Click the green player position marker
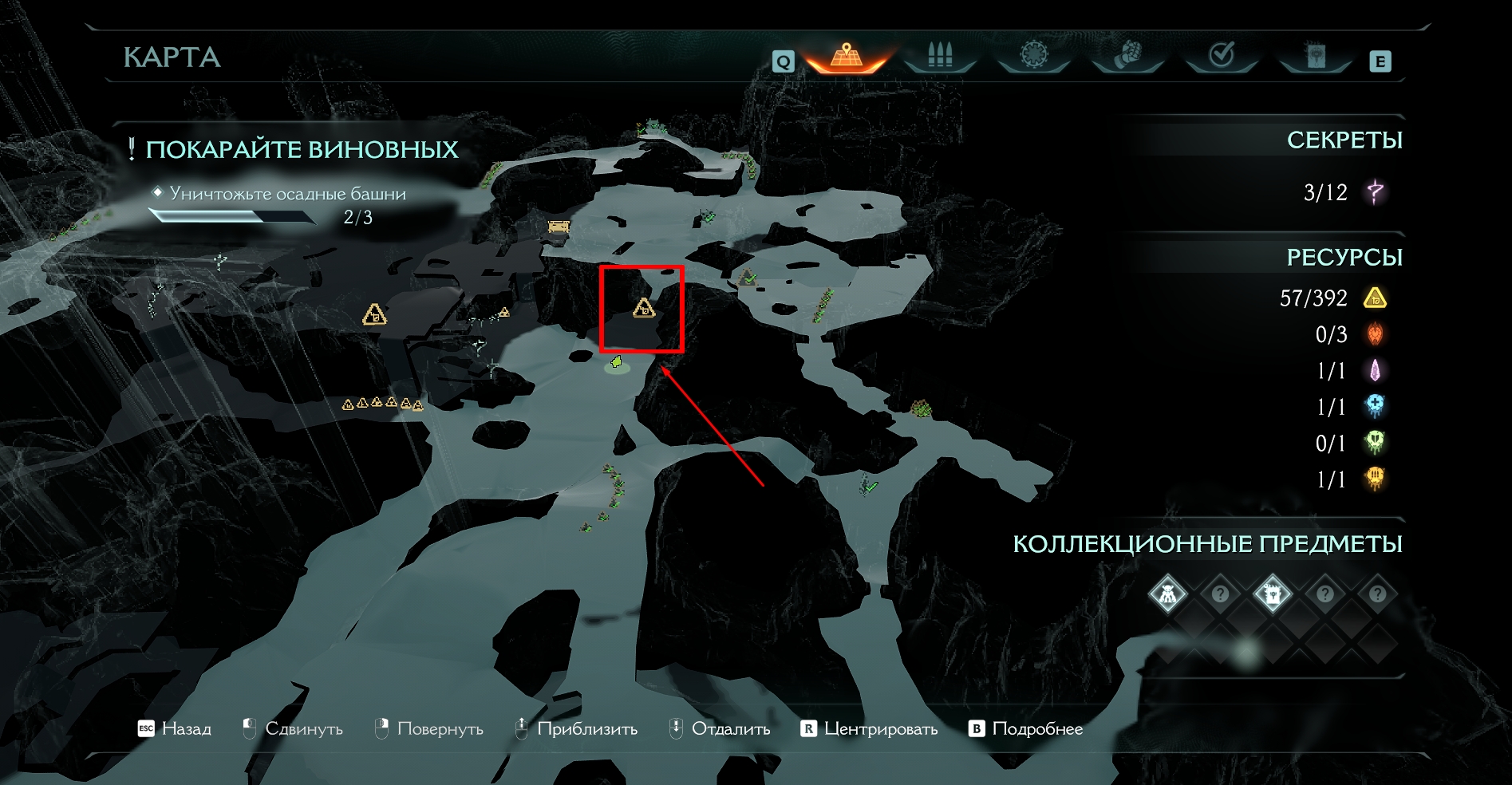The image size is (1512, 785). coord(616,364)
